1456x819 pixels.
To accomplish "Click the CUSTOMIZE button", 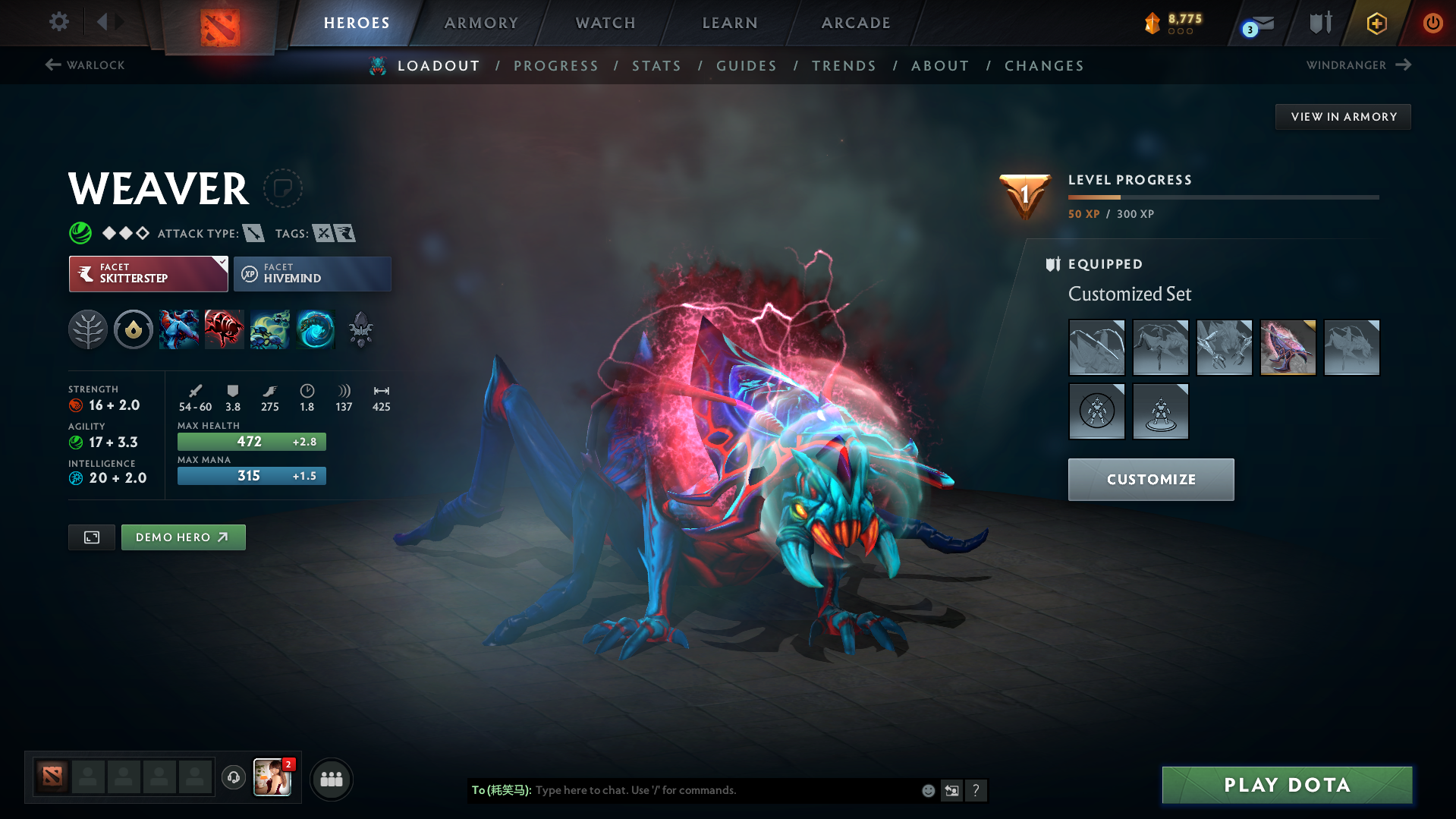I will point(1150,479).
